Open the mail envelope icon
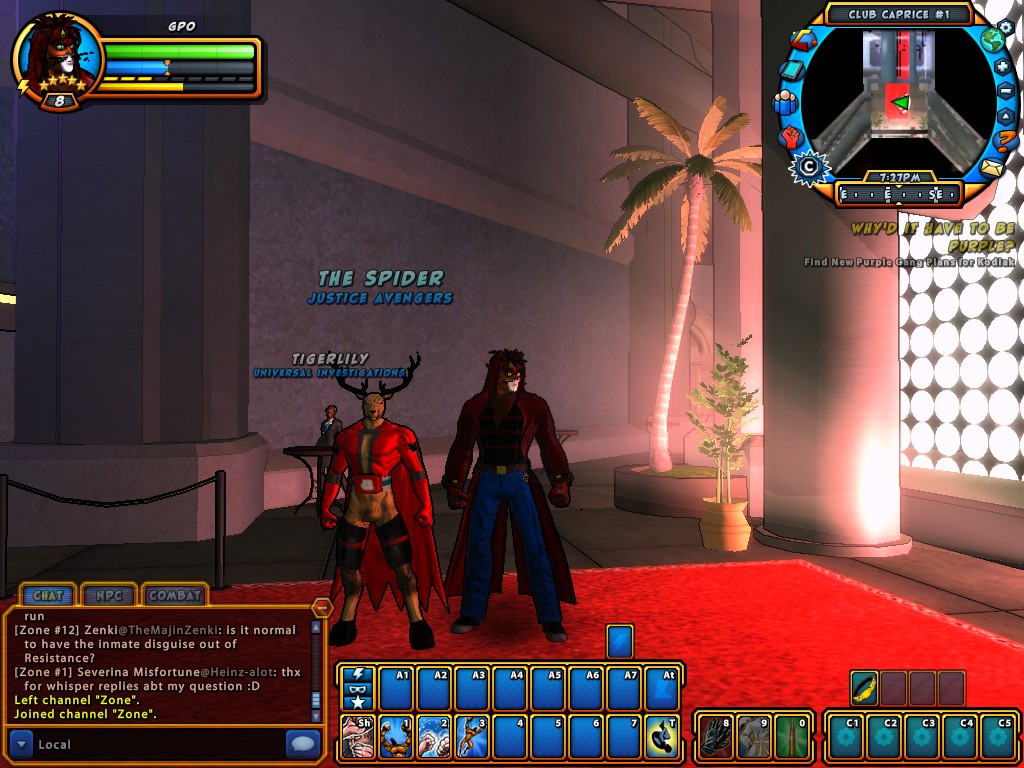The image size is (1024, 768). (x=992, y=167)
